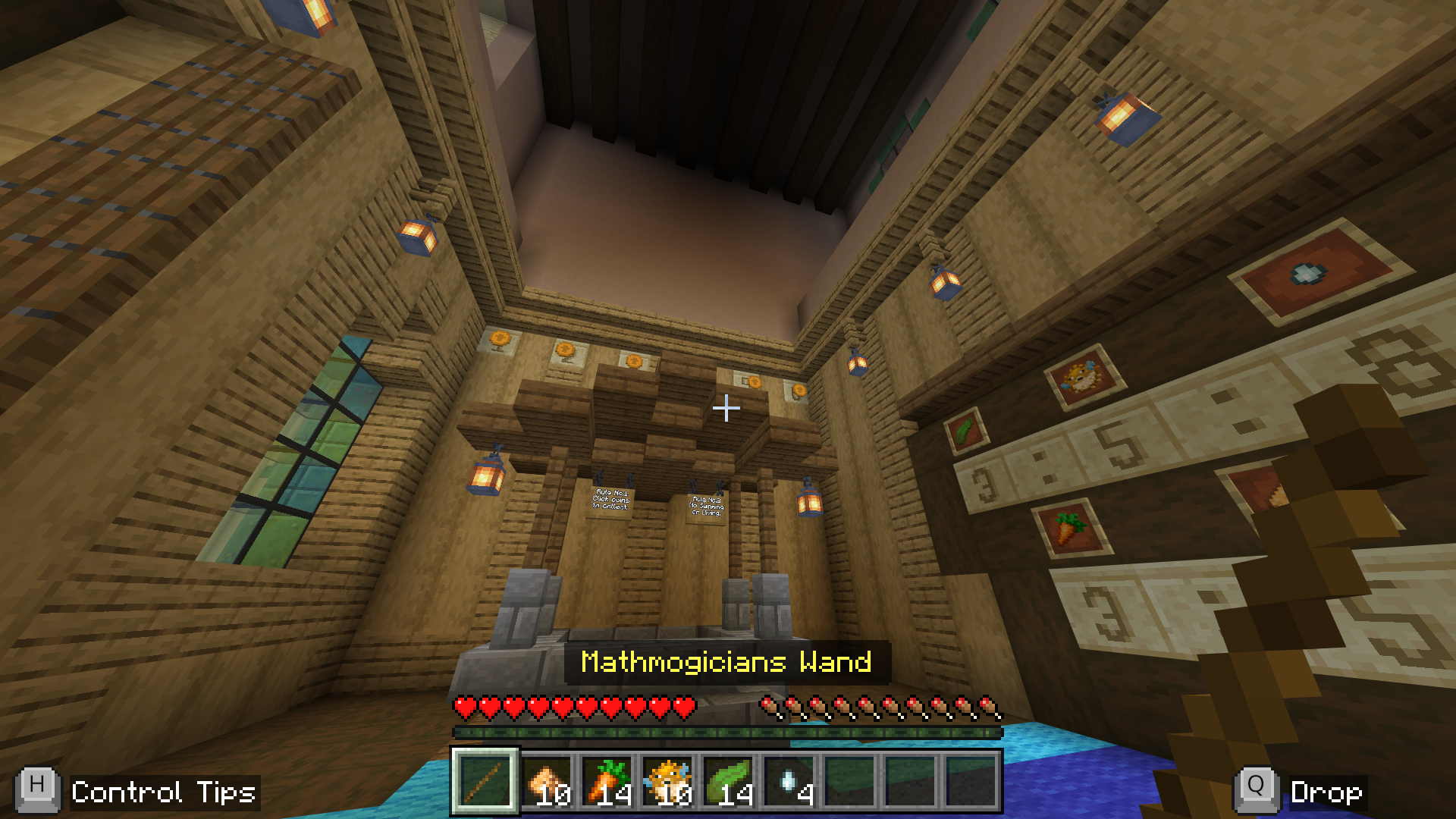Click the green XP progress bar
This screenshot has width=1456, height=819.
point(728,732)
